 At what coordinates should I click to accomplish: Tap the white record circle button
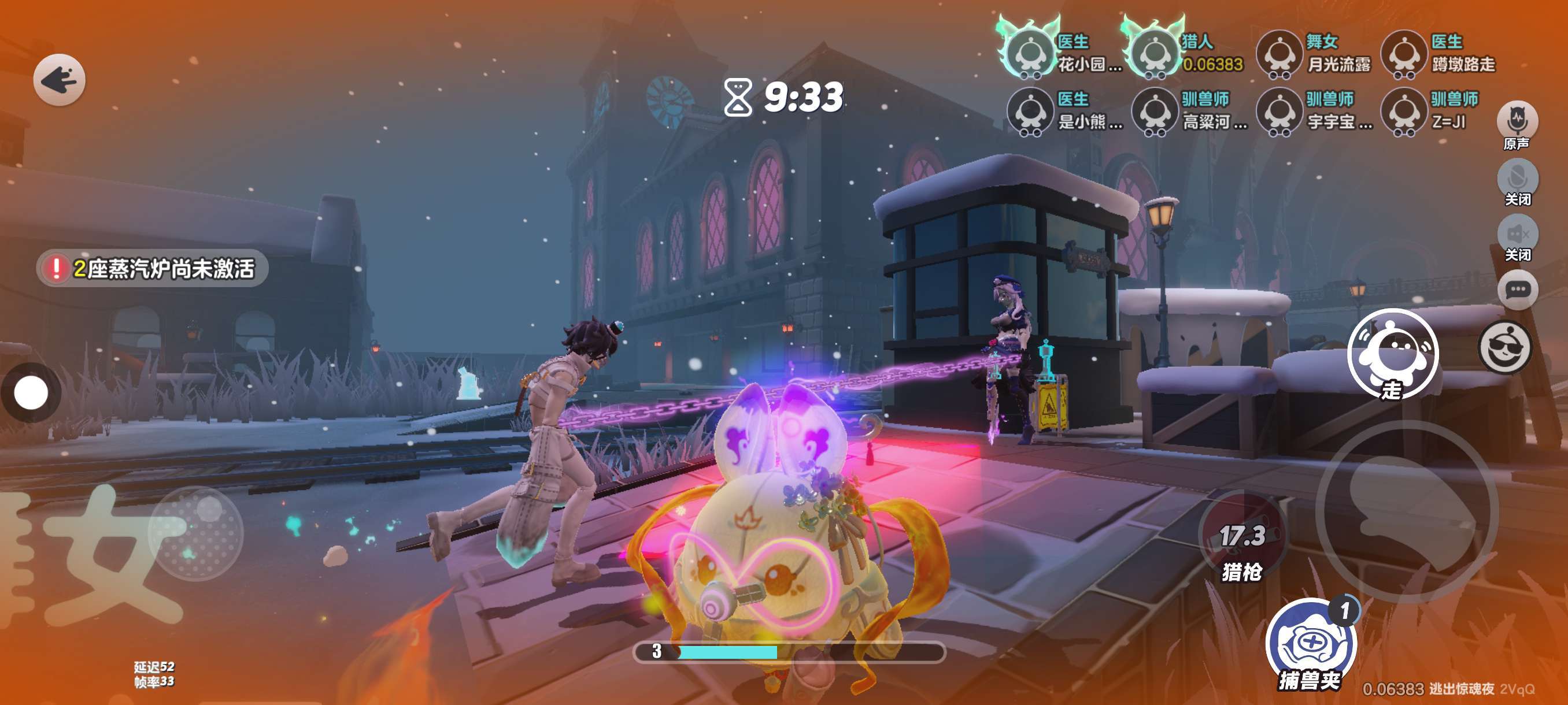(x=31, y=392)
